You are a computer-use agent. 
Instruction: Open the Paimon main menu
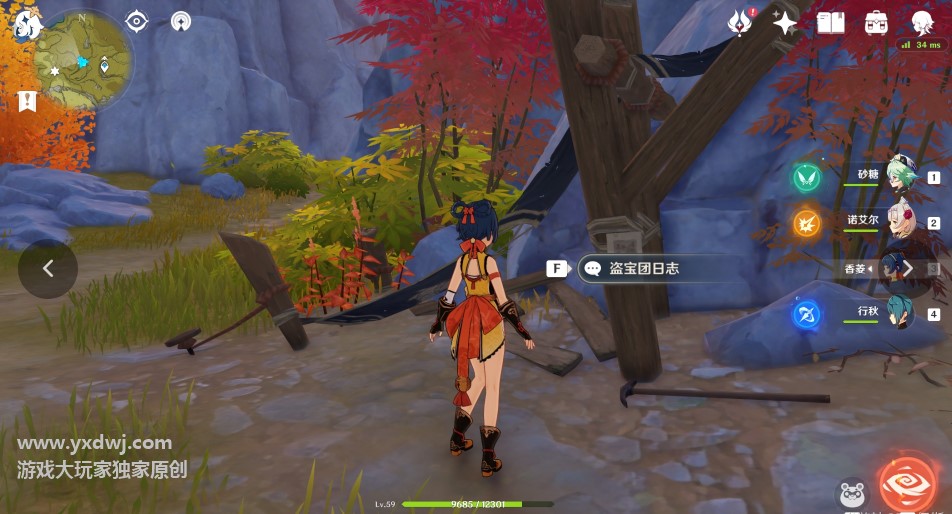[26, 26]
